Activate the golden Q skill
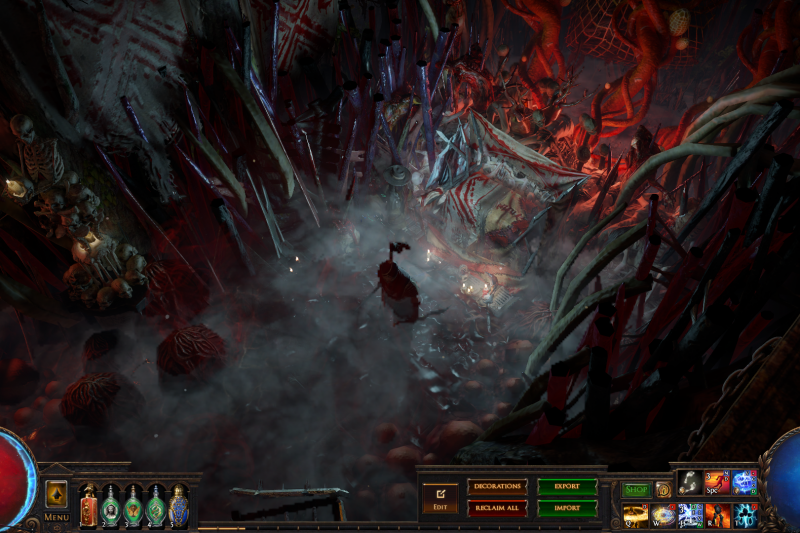The image size is (800, 533). [636, 515]
